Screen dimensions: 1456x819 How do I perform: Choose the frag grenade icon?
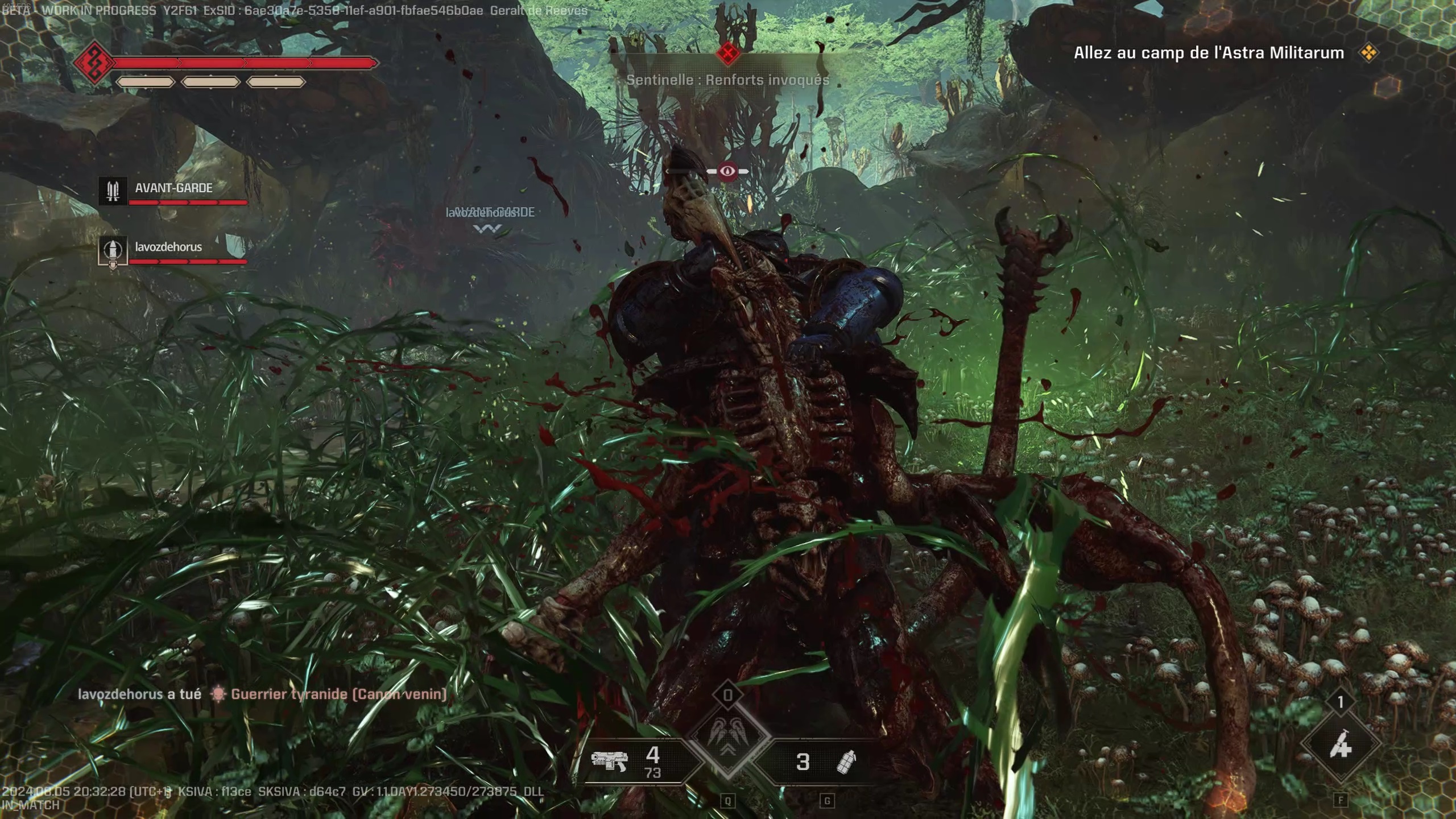click(x=846, y=762)
